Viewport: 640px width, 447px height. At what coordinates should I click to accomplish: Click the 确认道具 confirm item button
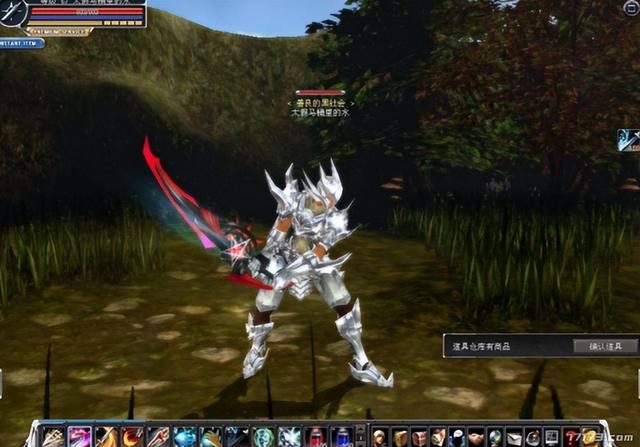click(605, 347)
